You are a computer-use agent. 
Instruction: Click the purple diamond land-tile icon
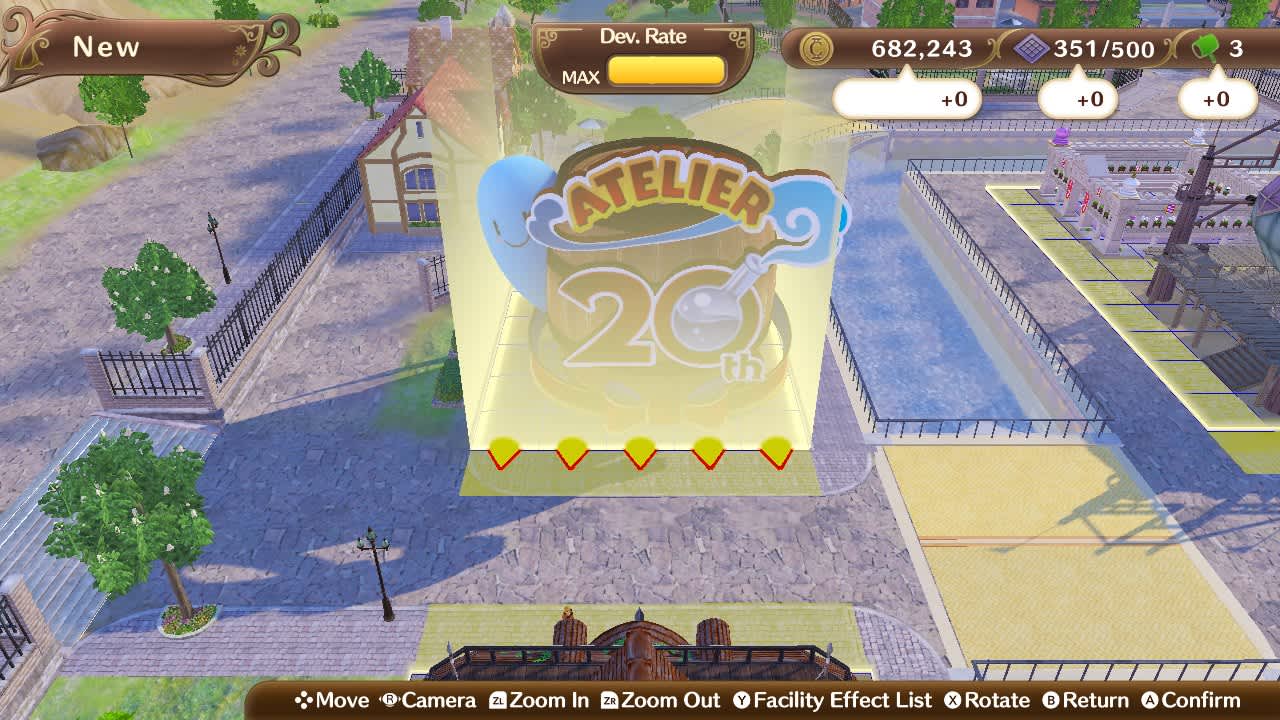1034,46
